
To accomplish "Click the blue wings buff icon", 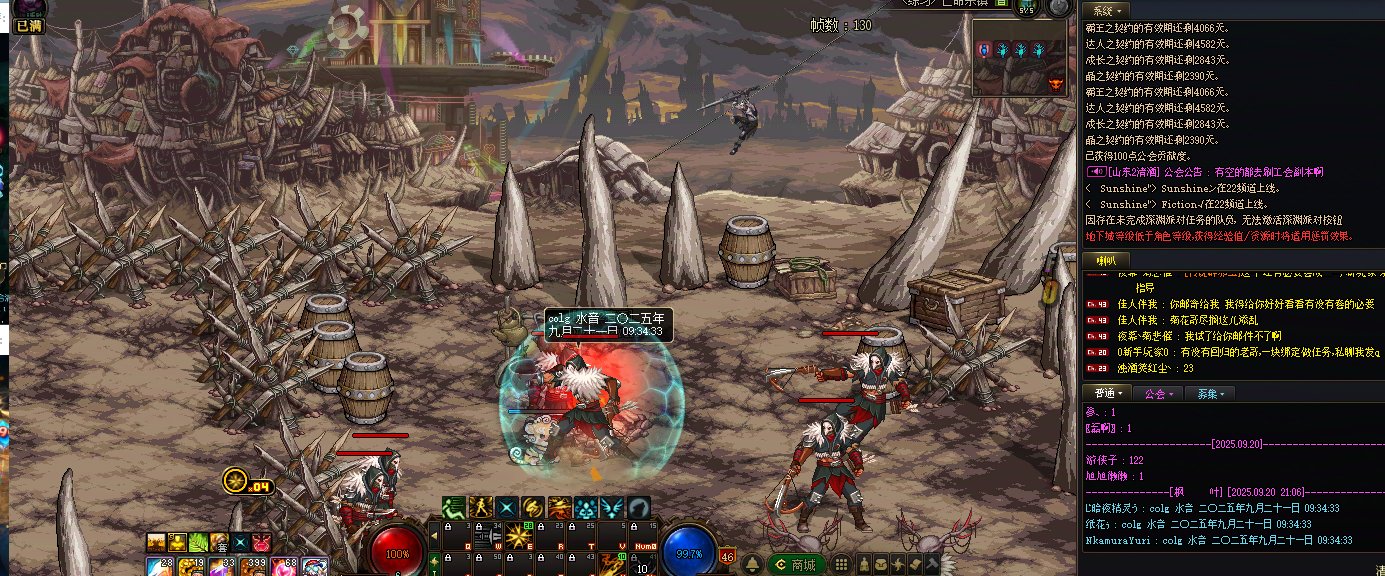I will coord(612,507).
